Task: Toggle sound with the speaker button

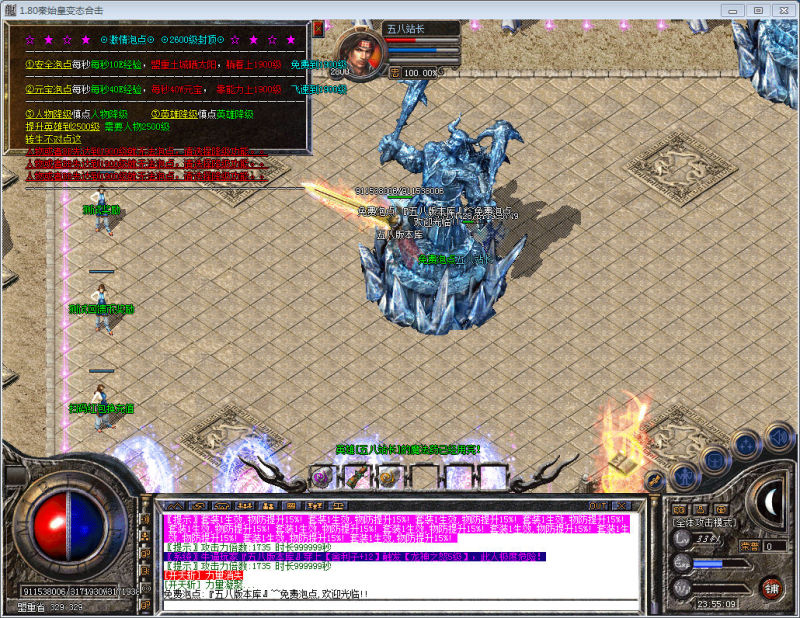Action: 777,435
